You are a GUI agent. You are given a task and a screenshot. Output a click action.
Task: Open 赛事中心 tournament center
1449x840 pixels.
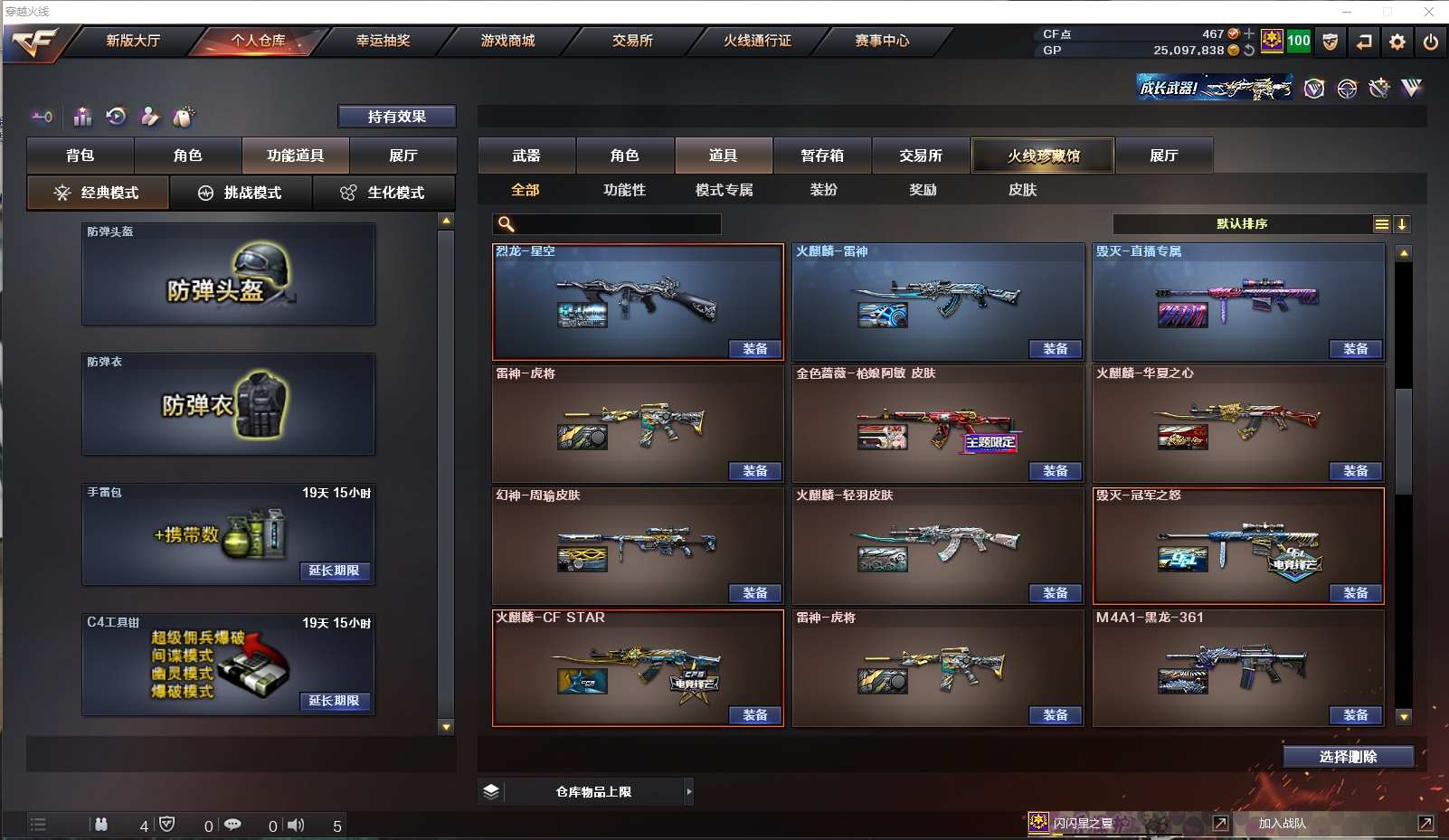coord(882,41)
